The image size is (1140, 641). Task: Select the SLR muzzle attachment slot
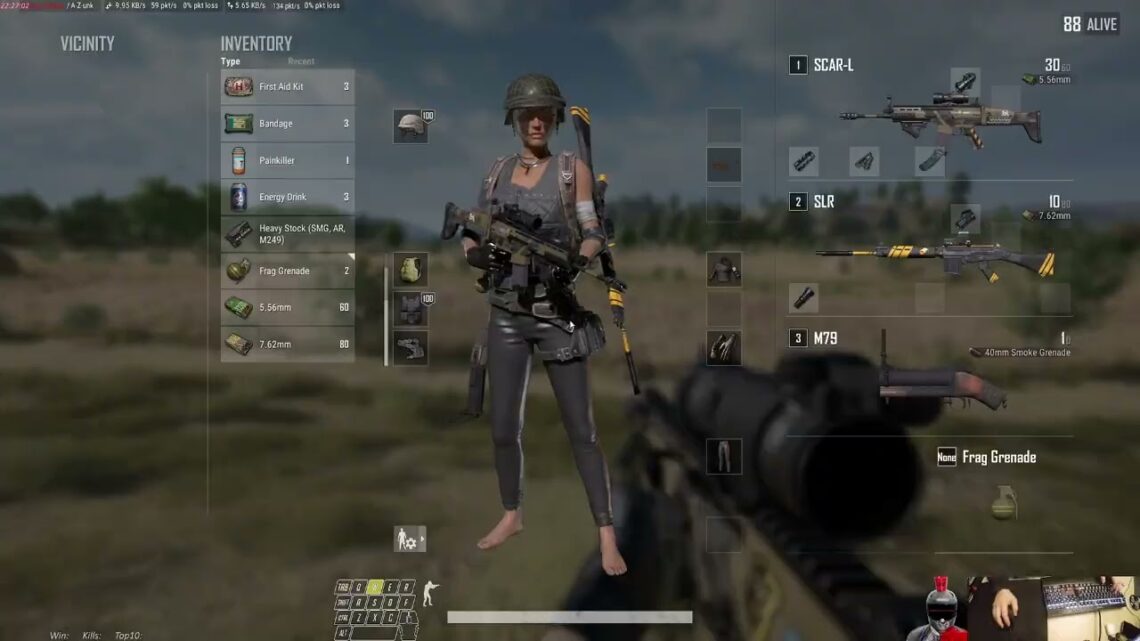click(x=803, y=298)
